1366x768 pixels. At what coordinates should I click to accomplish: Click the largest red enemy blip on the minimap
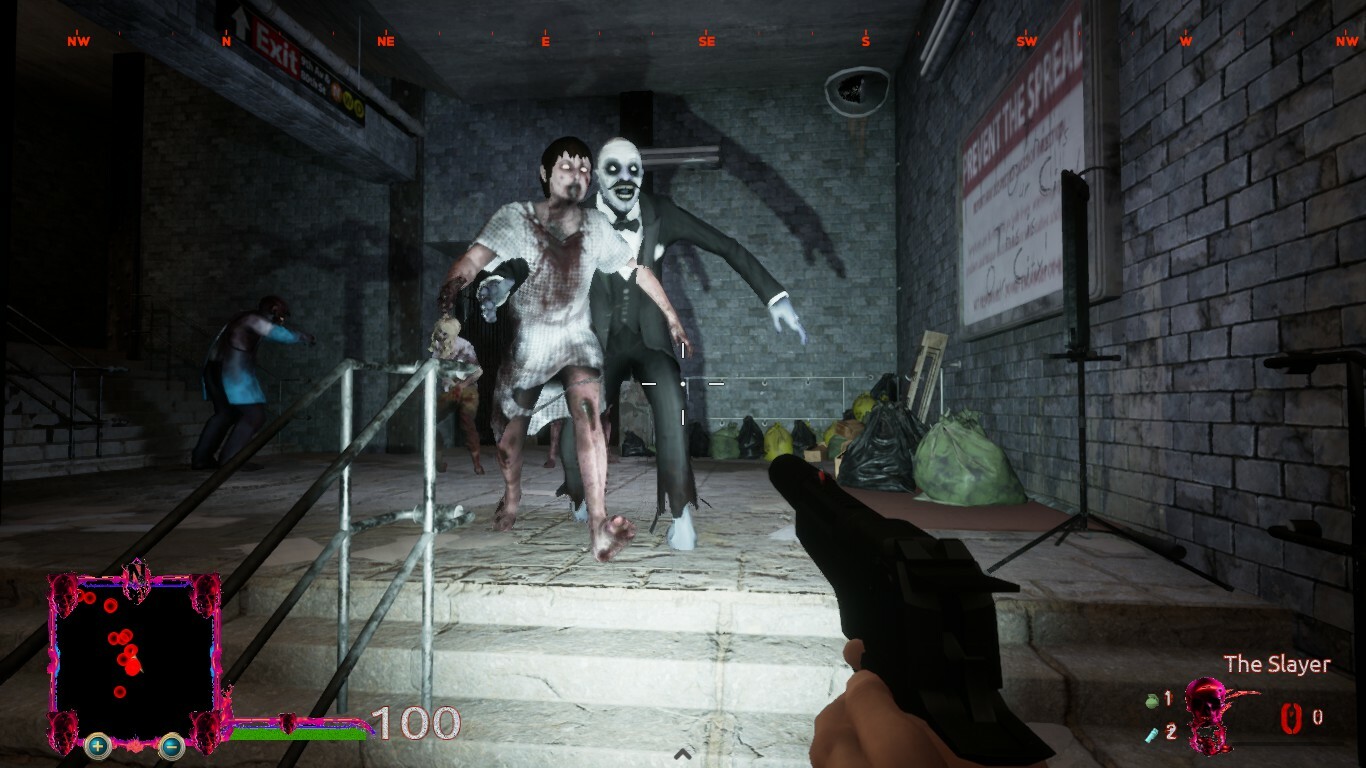(x=132, y=667)
